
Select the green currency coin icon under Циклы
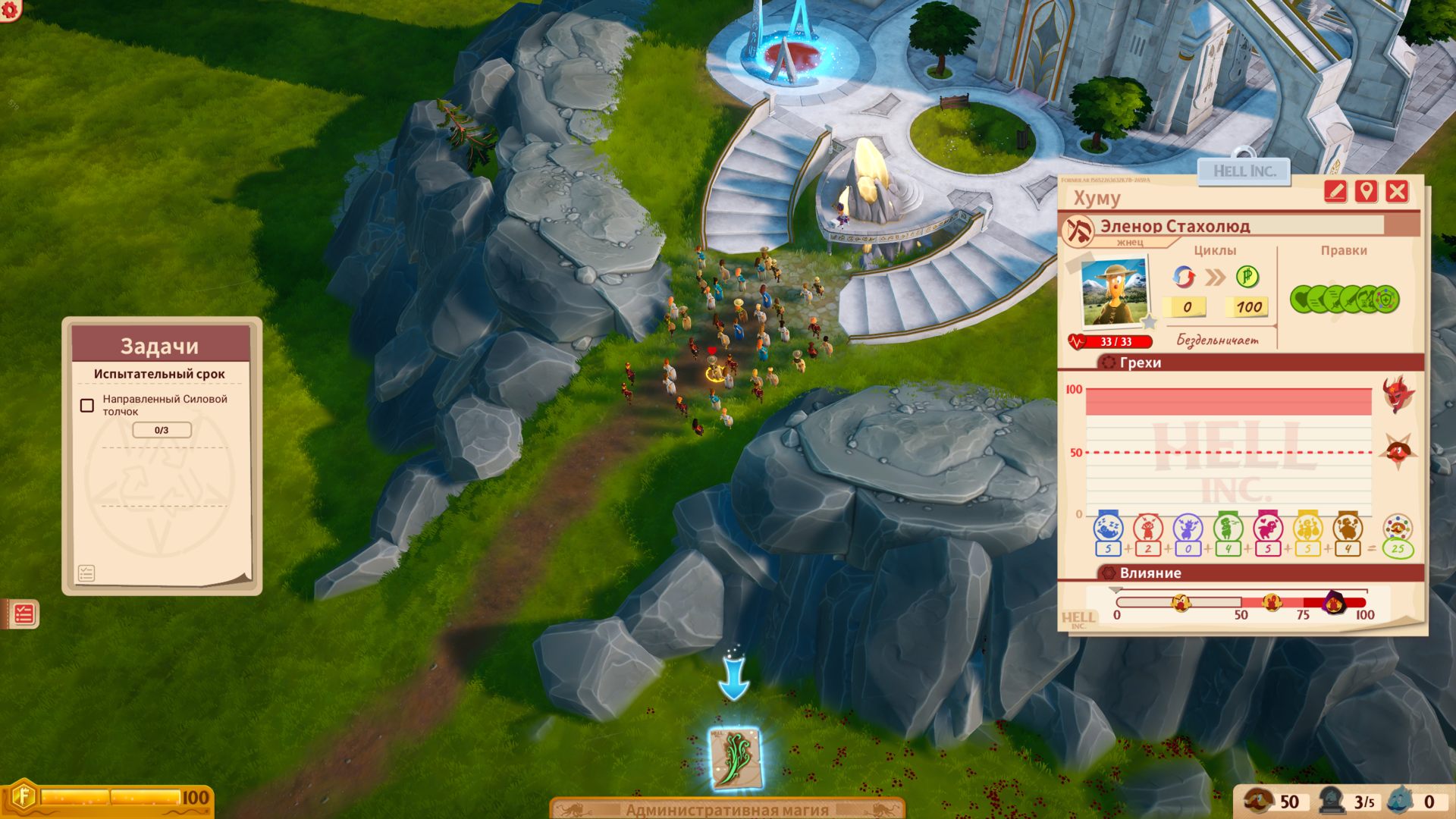1247,278
